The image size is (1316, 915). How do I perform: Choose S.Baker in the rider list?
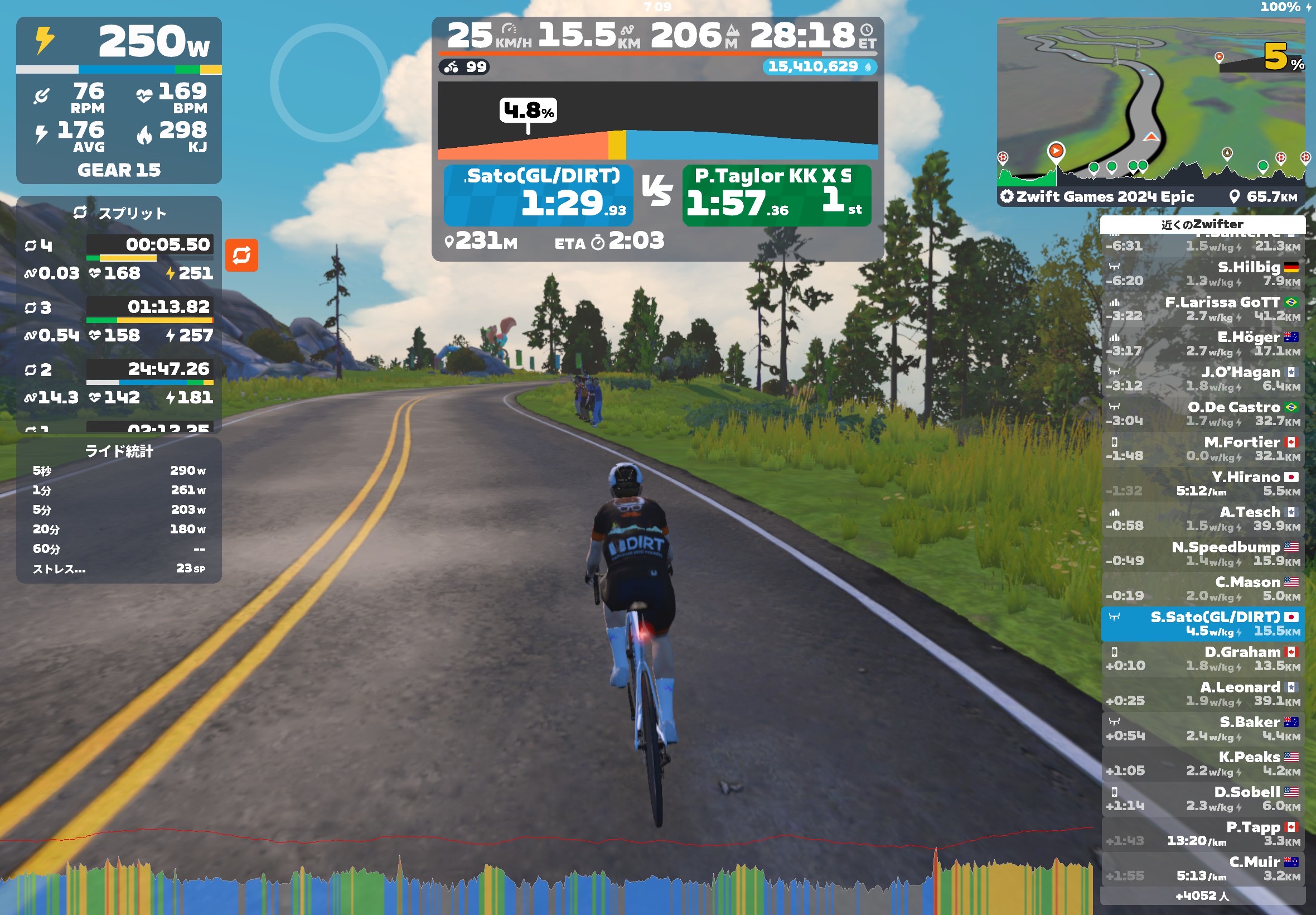pyautogui.click(x=1202, y=729)
